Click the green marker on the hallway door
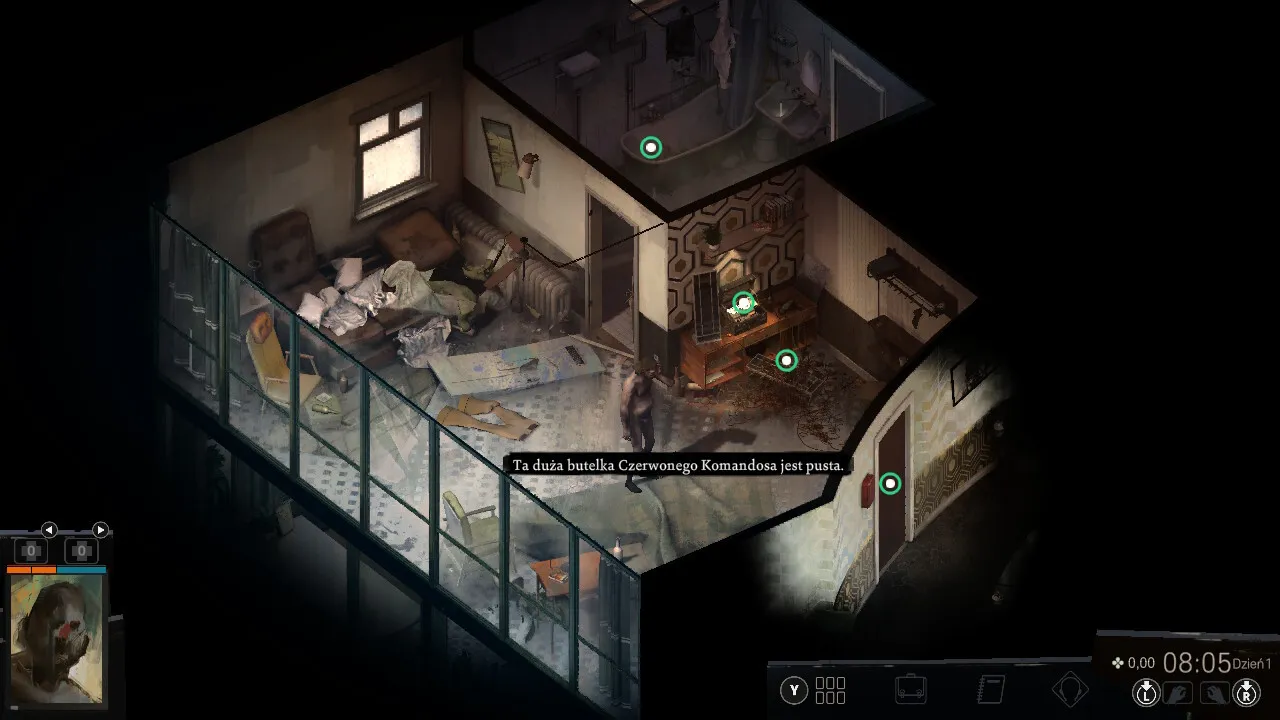 pyautogui.click(x=889, y=483)
